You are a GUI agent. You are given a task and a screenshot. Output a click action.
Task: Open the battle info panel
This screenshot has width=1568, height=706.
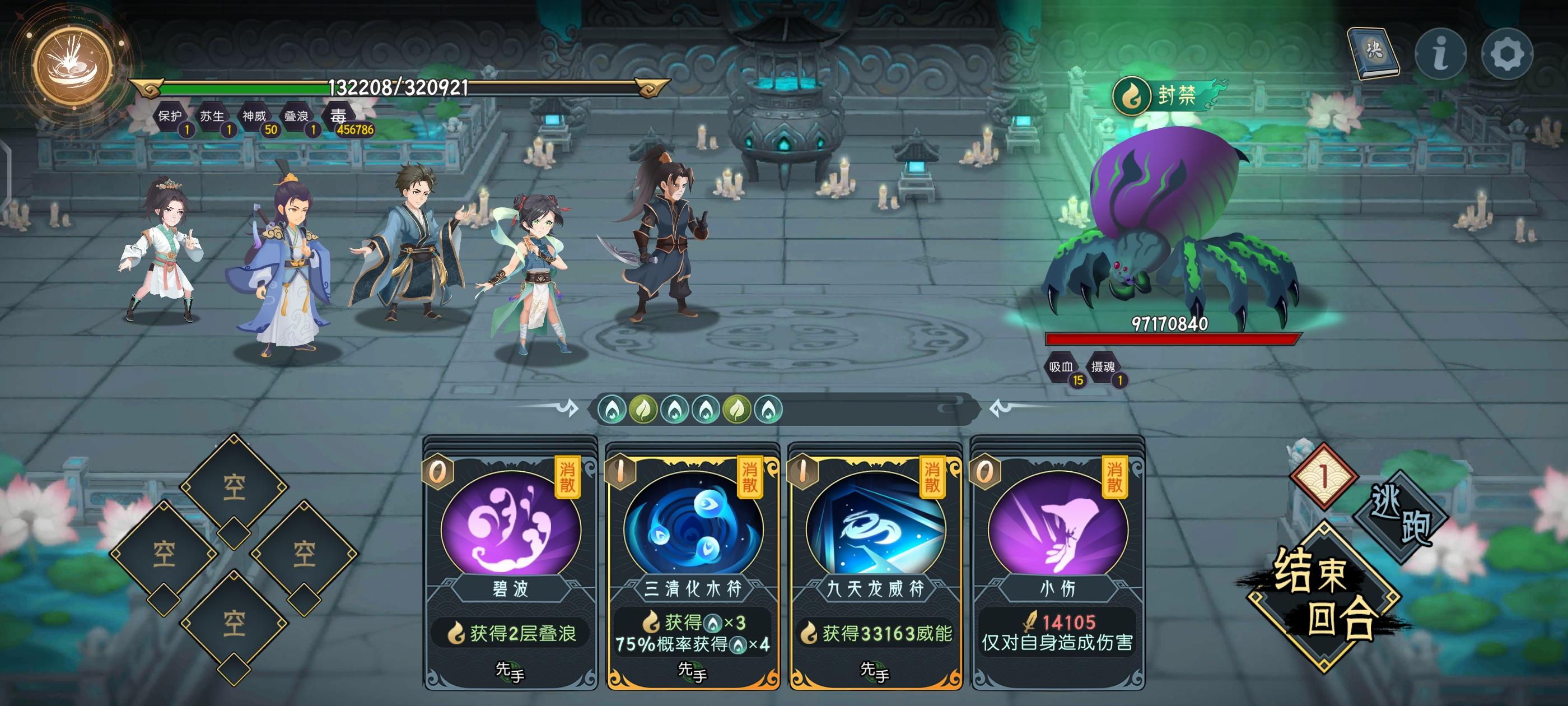click(1440, 55)
